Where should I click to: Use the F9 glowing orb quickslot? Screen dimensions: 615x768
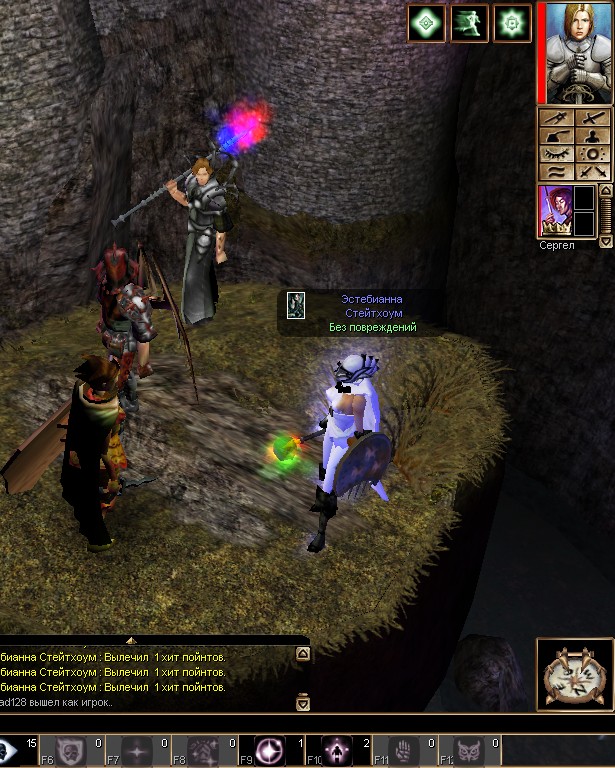click(269, 750)
